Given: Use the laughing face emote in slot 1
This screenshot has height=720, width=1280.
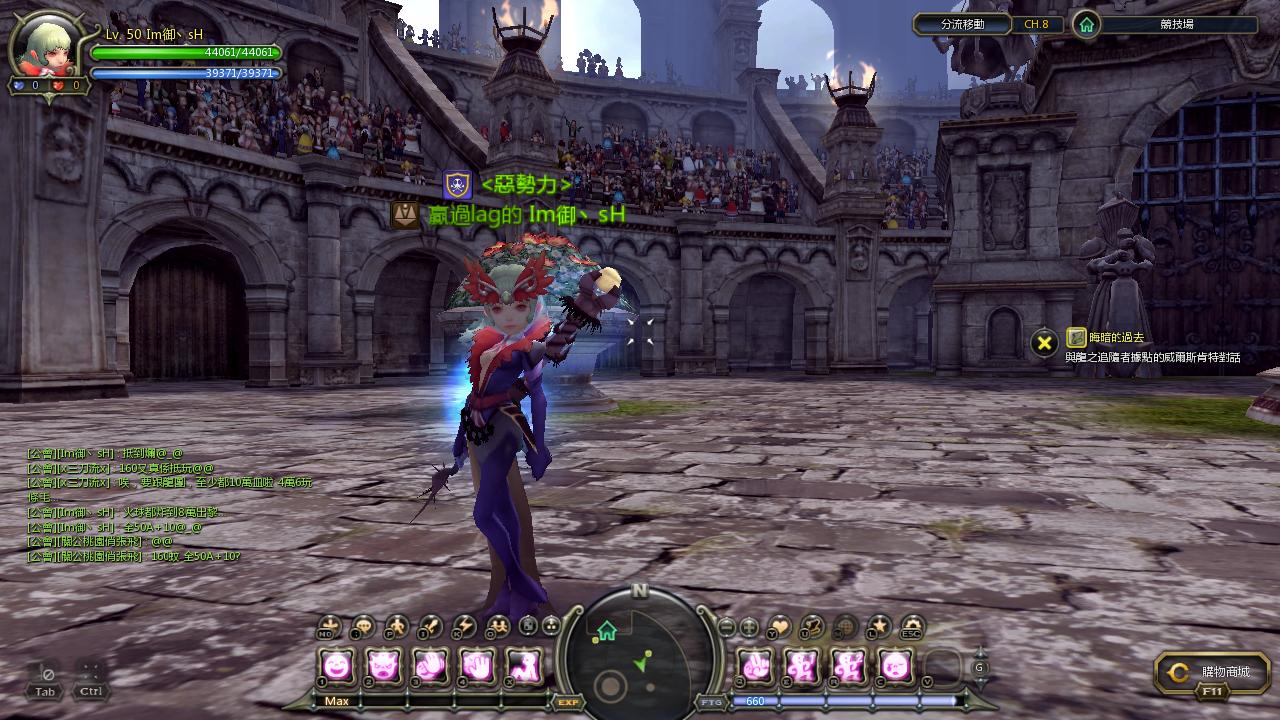Looking at the screenshot, I should [337, 665].
